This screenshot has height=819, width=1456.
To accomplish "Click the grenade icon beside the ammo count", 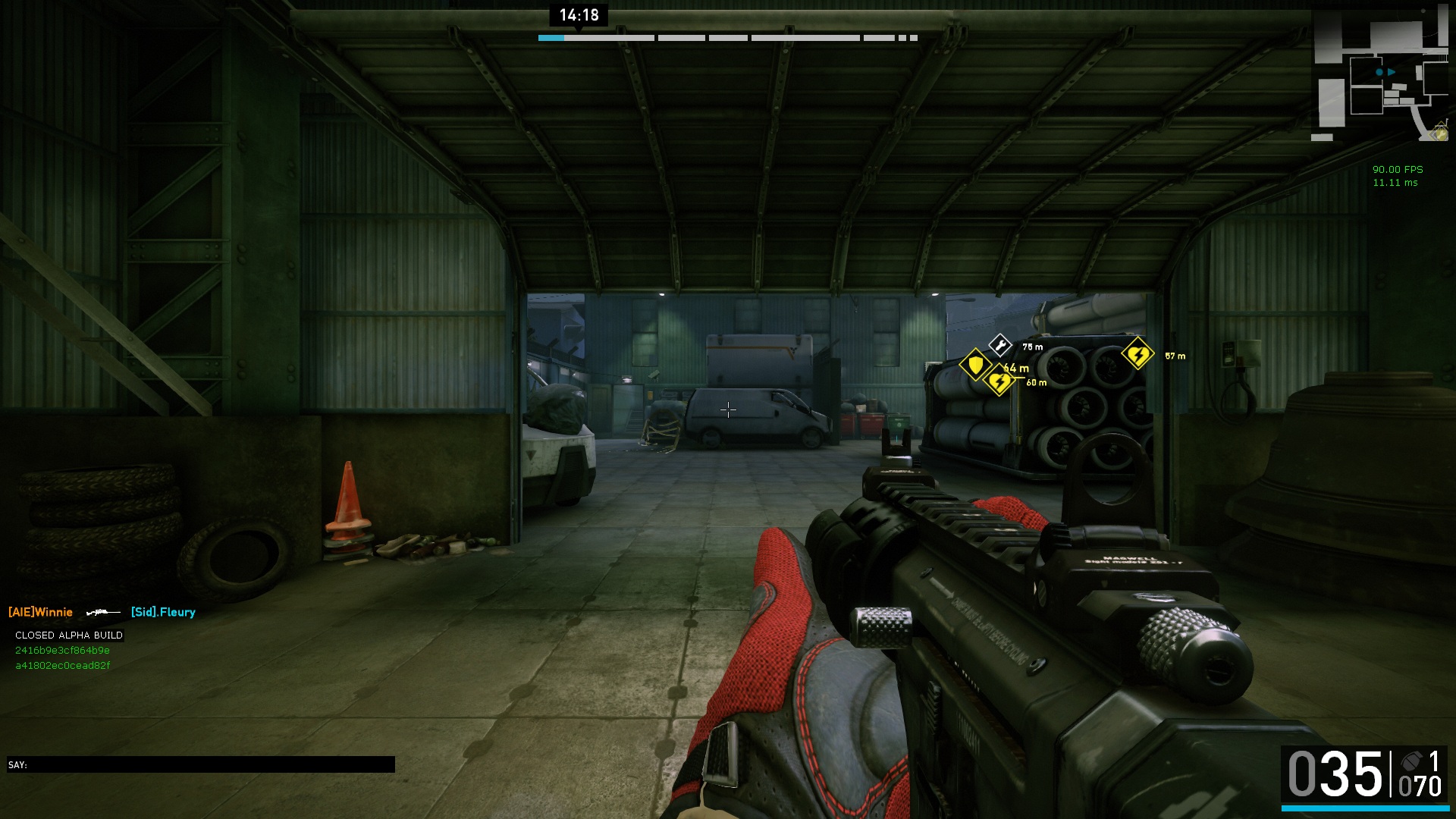I will (x=1411, y=761).
